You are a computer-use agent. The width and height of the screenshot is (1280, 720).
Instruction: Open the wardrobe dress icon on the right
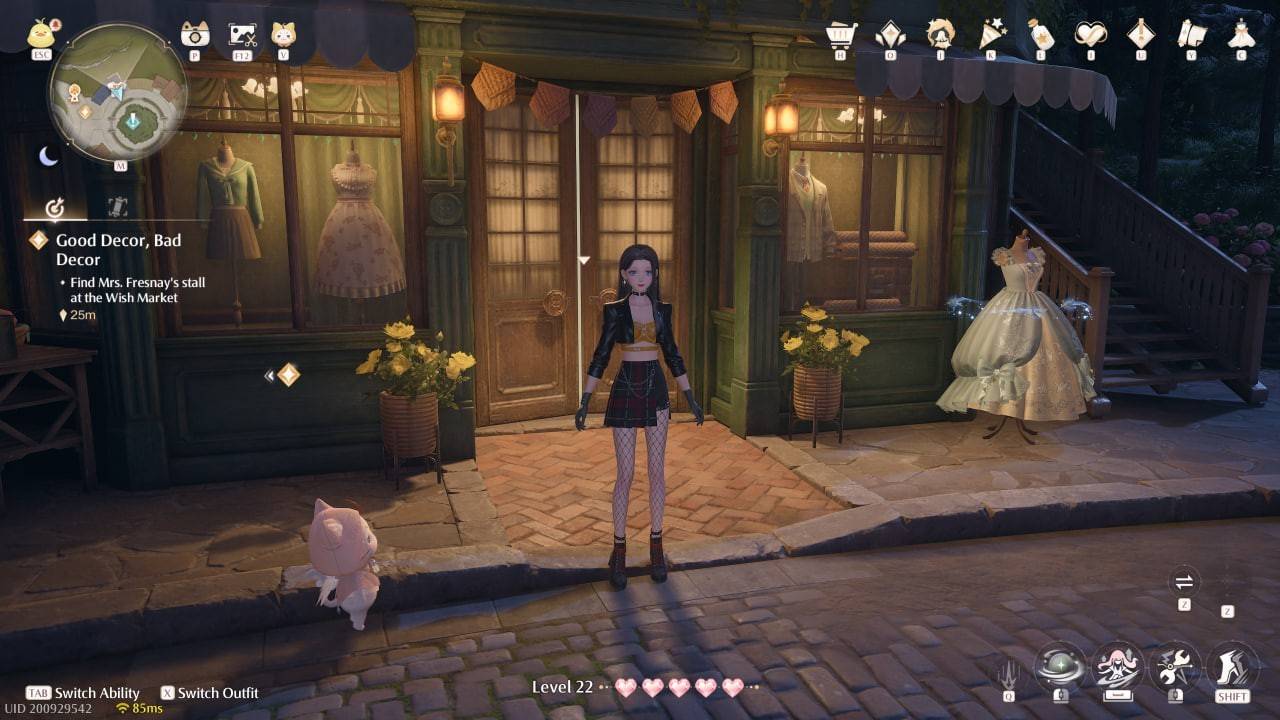pos(1240,32)
